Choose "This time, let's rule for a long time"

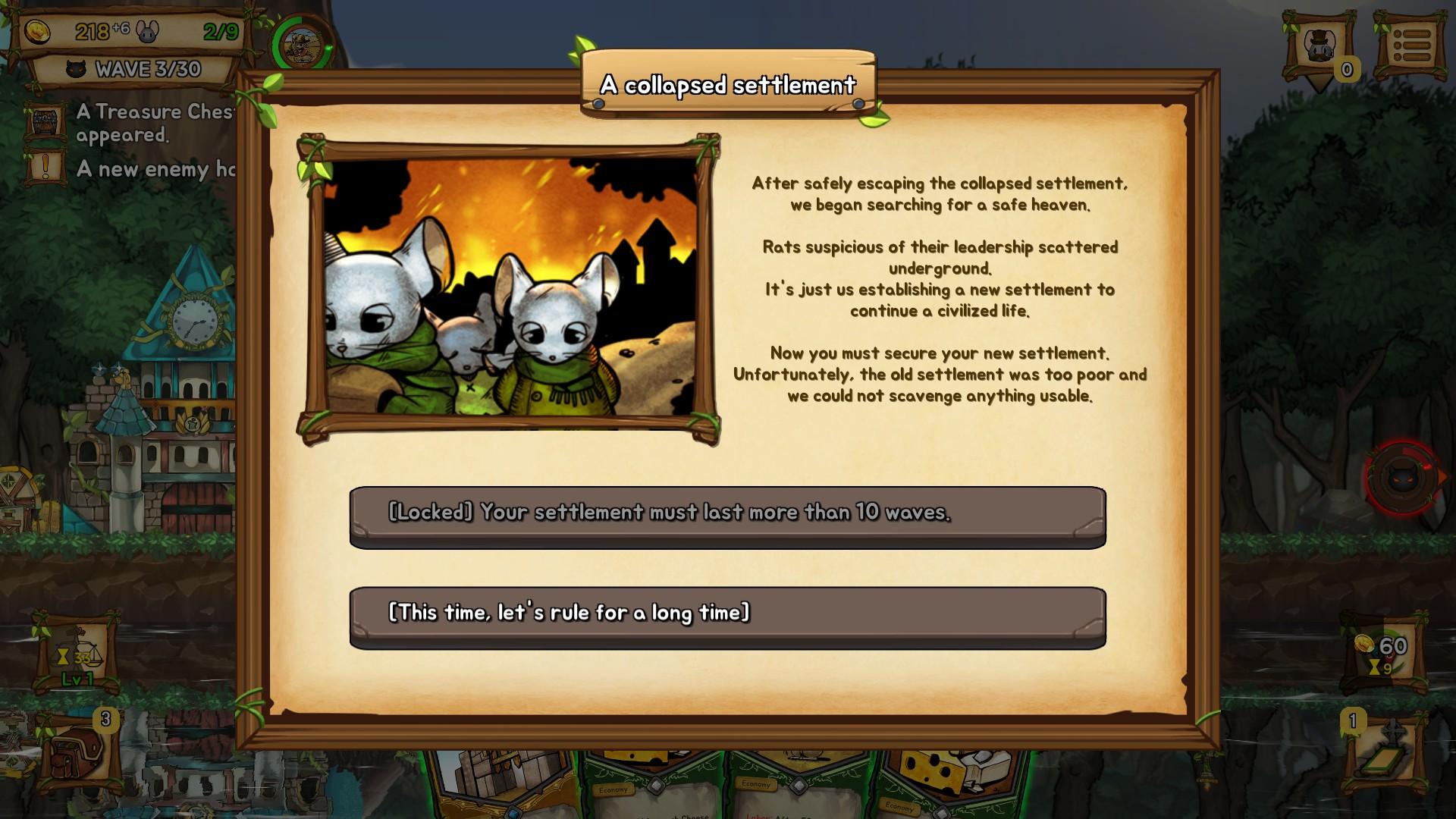[x=727, y=617]
